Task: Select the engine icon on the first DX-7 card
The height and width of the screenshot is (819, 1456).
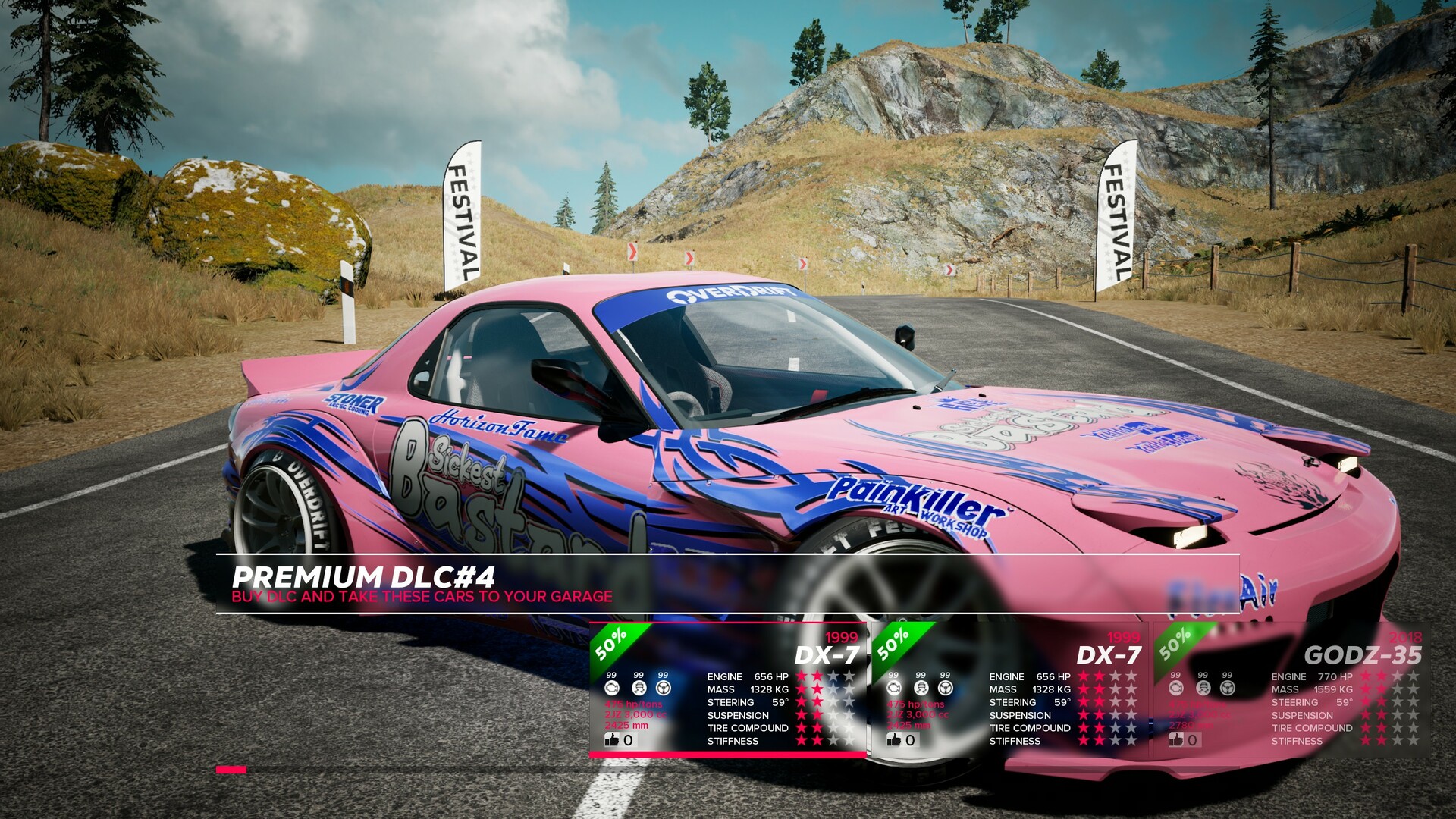Action: (612, 687)
